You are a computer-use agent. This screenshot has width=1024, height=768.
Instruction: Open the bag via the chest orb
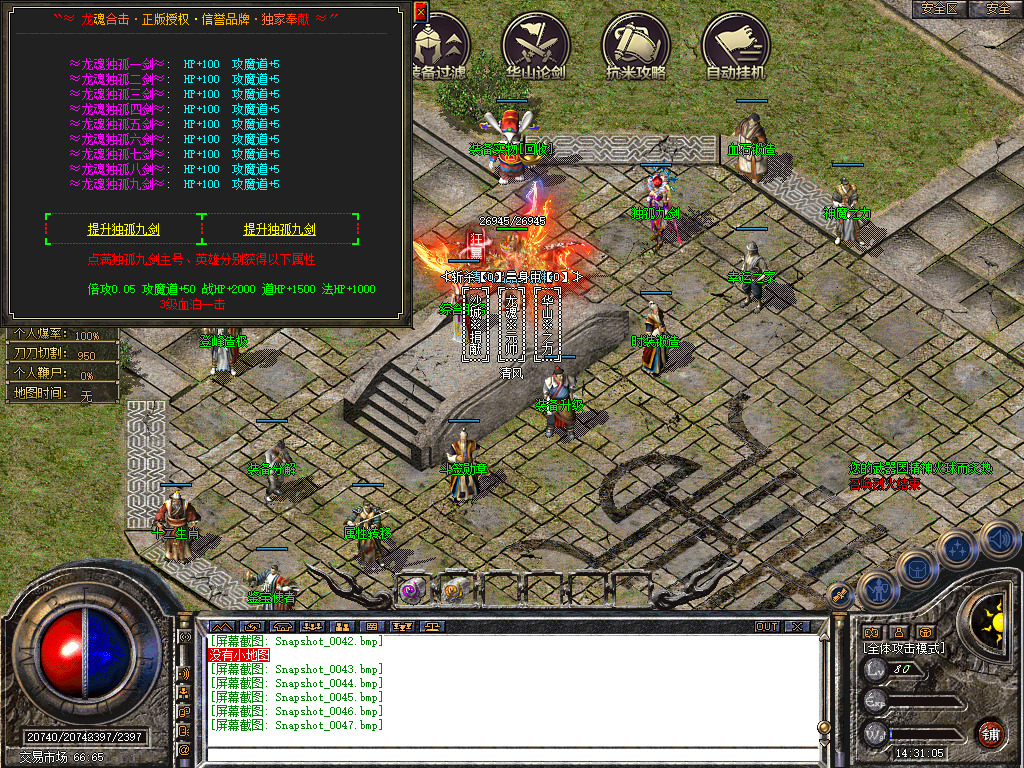coord(916,568)
